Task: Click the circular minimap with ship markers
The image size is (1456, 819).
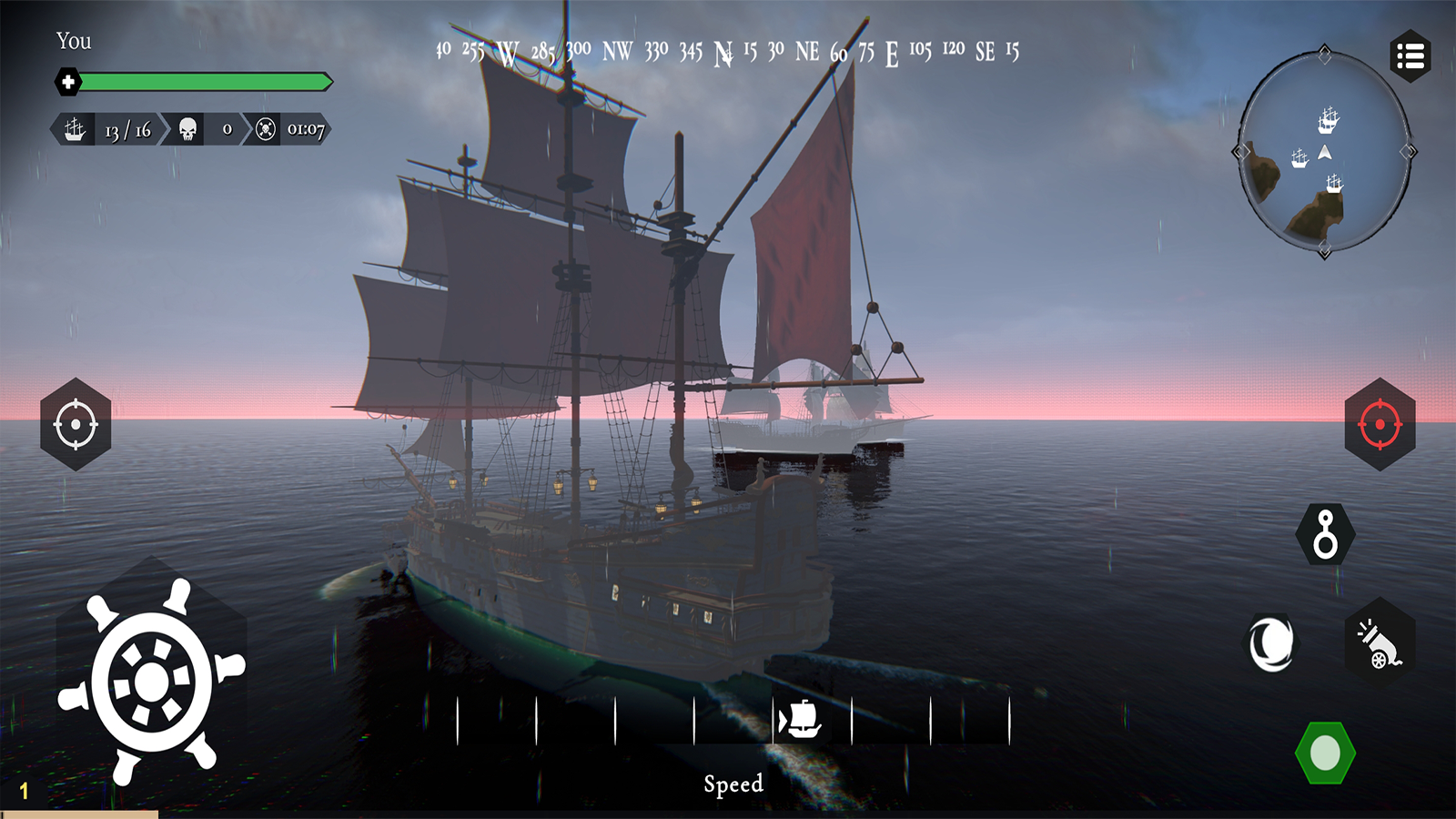Action: coord(1325,152)
